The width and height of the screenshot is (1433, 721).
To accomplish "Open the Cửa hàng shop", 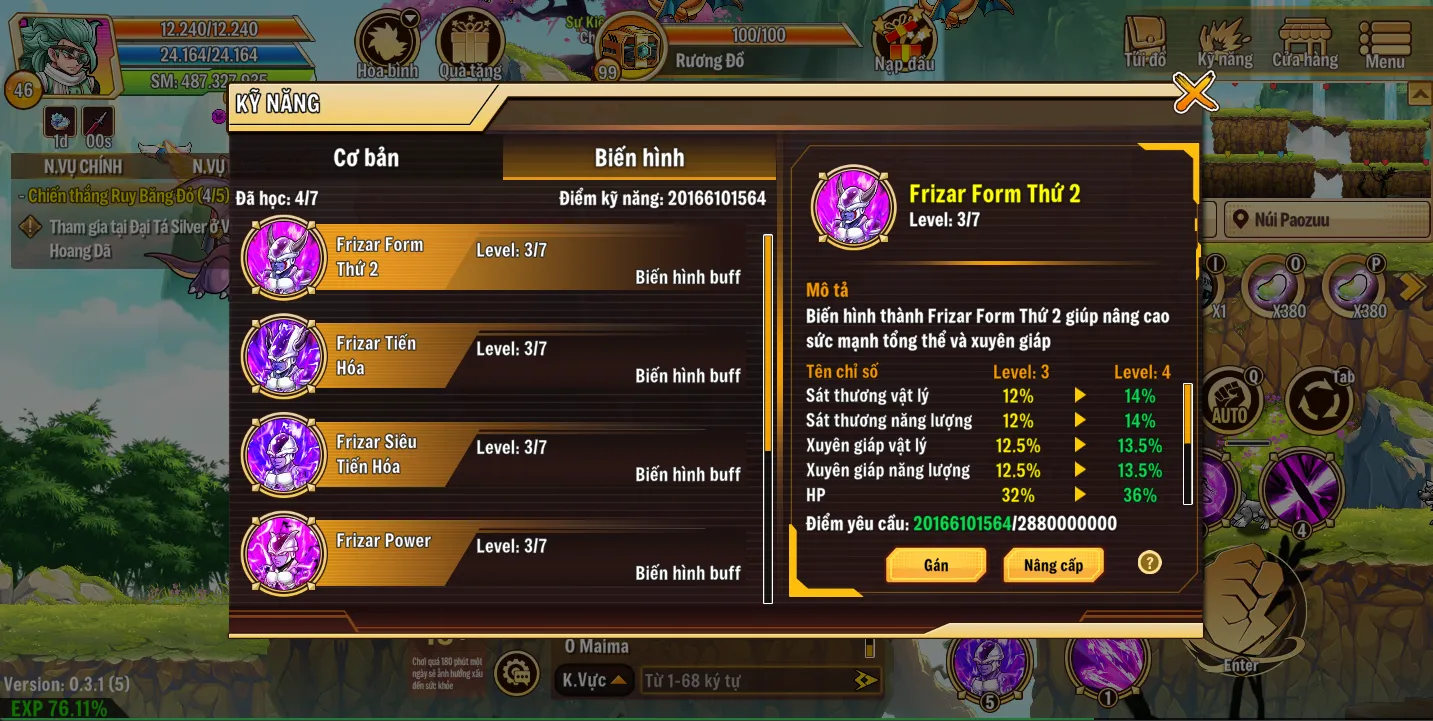I will [x=1305, y=43].
